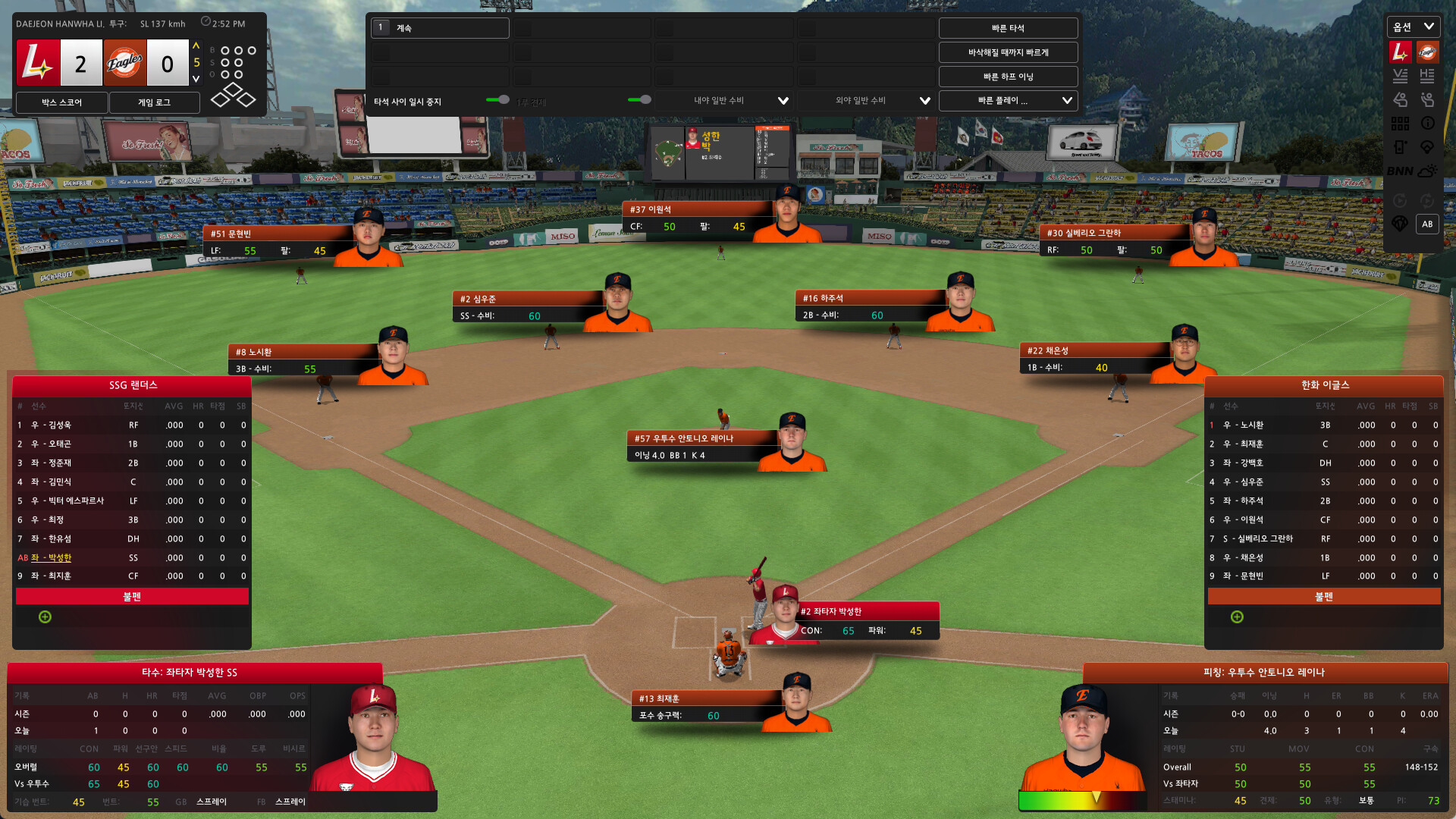Viewport: 1456px width, 819px height.
Task: Click the green plus under SSG 랜더스 bullpen
Action: 45,617
